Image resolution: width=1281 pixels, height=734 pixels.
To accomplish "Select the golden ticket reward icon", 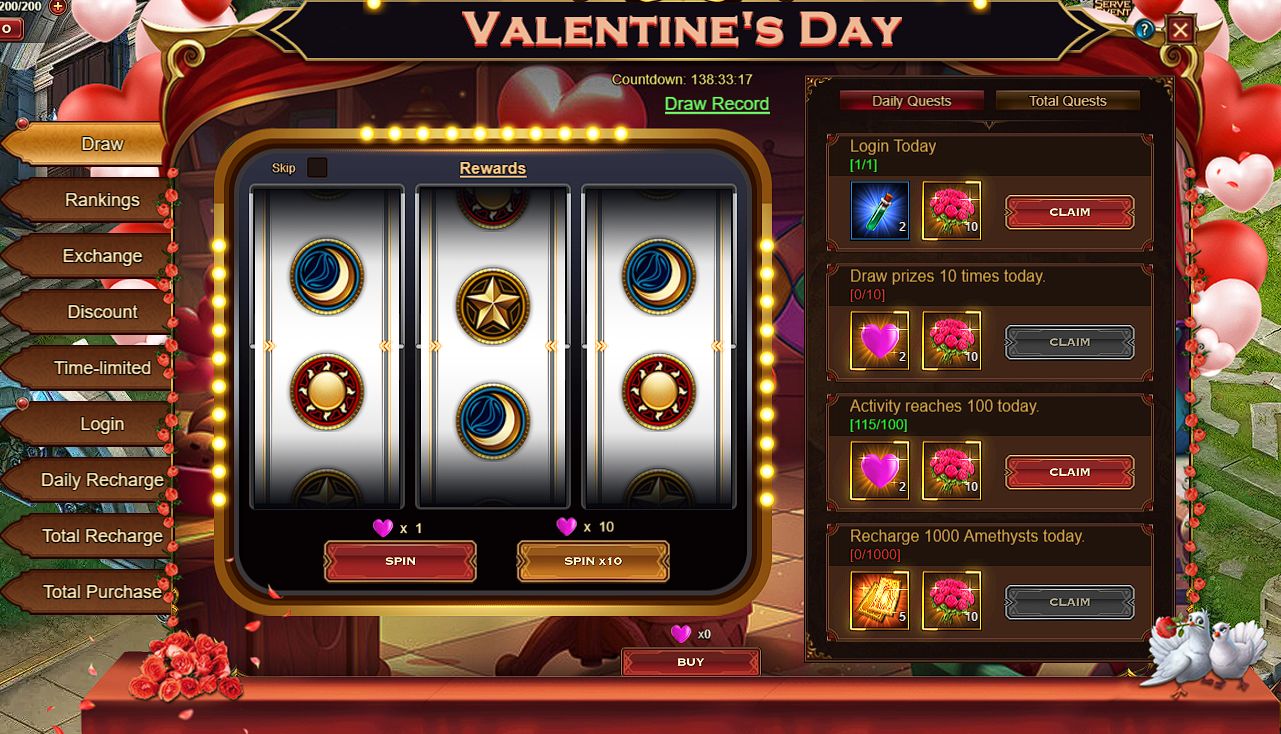I will click(x=880, y=601).
